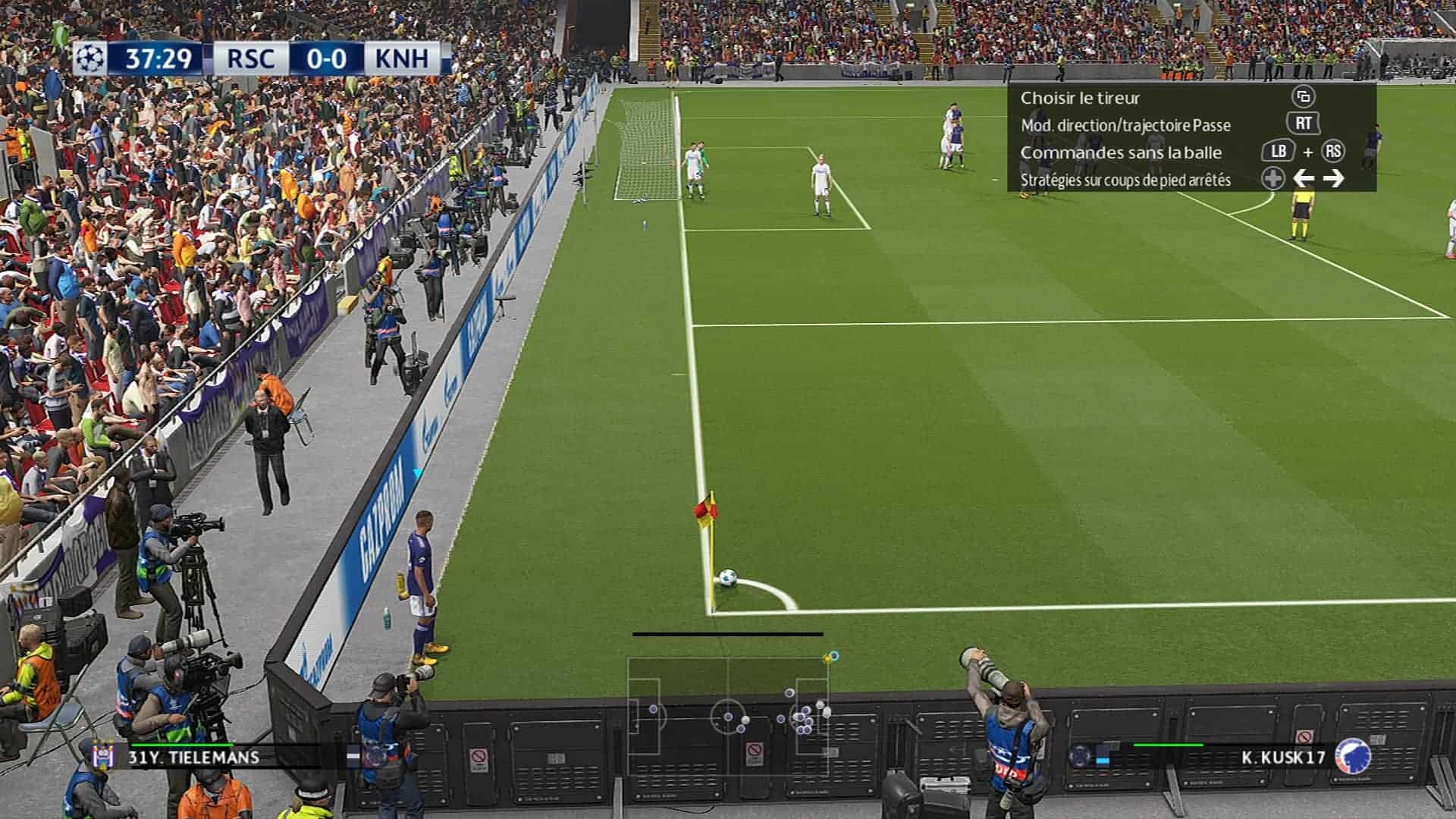Select the Copenhagen crest beside K. Kusk
Image resolution: width=1456 pixels, height=819 pixels.
point(1352,756)
